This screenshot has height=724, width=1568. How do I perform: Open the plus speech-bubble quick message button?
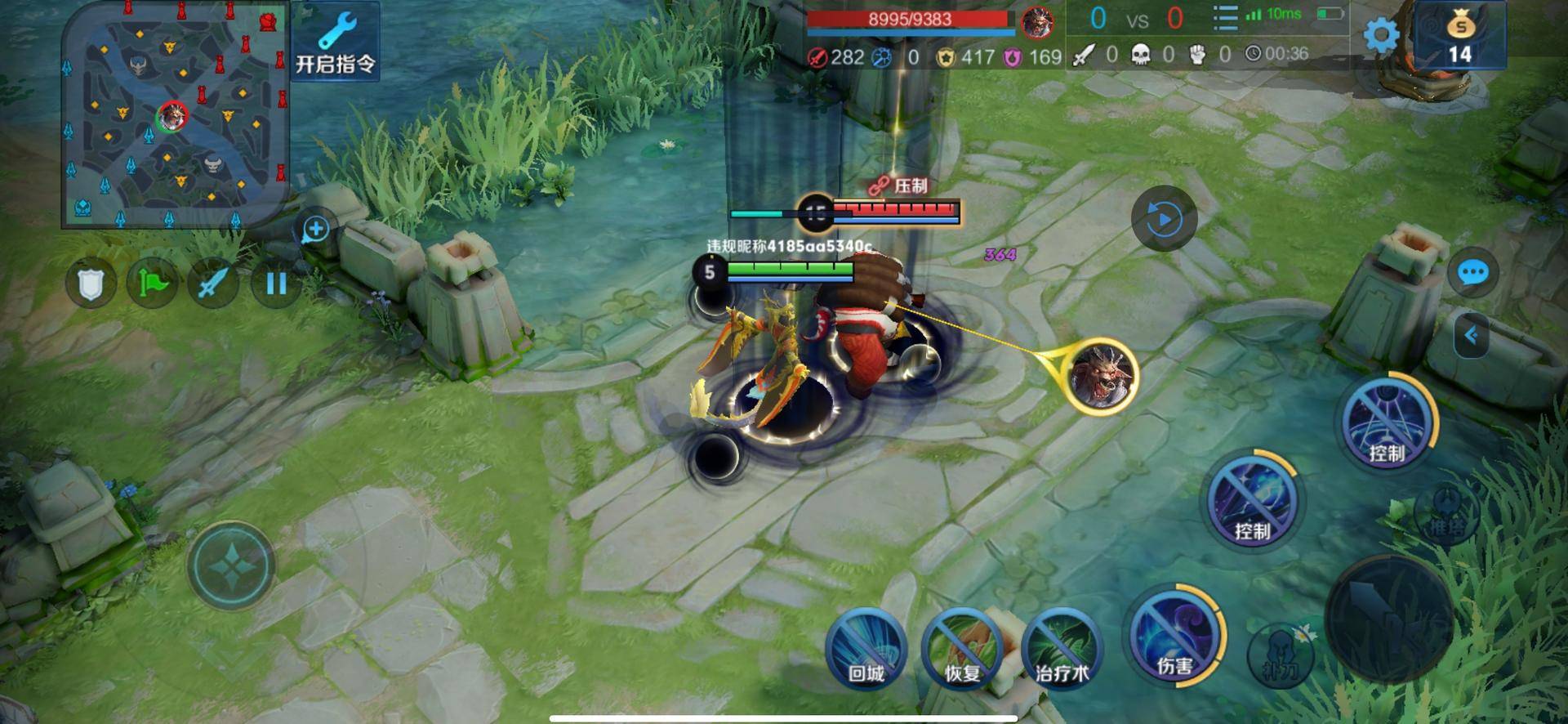315,230
